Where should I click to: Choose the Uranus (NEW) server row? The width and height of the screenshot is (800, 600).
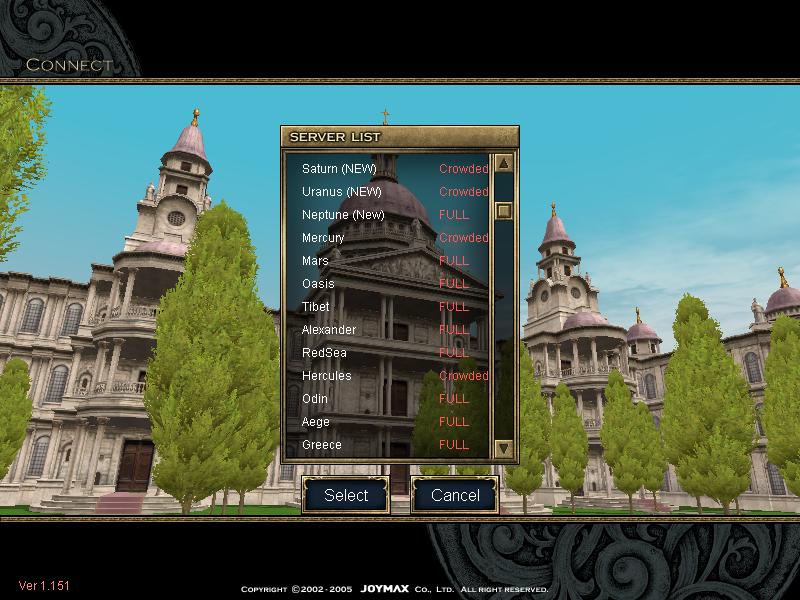342,192
